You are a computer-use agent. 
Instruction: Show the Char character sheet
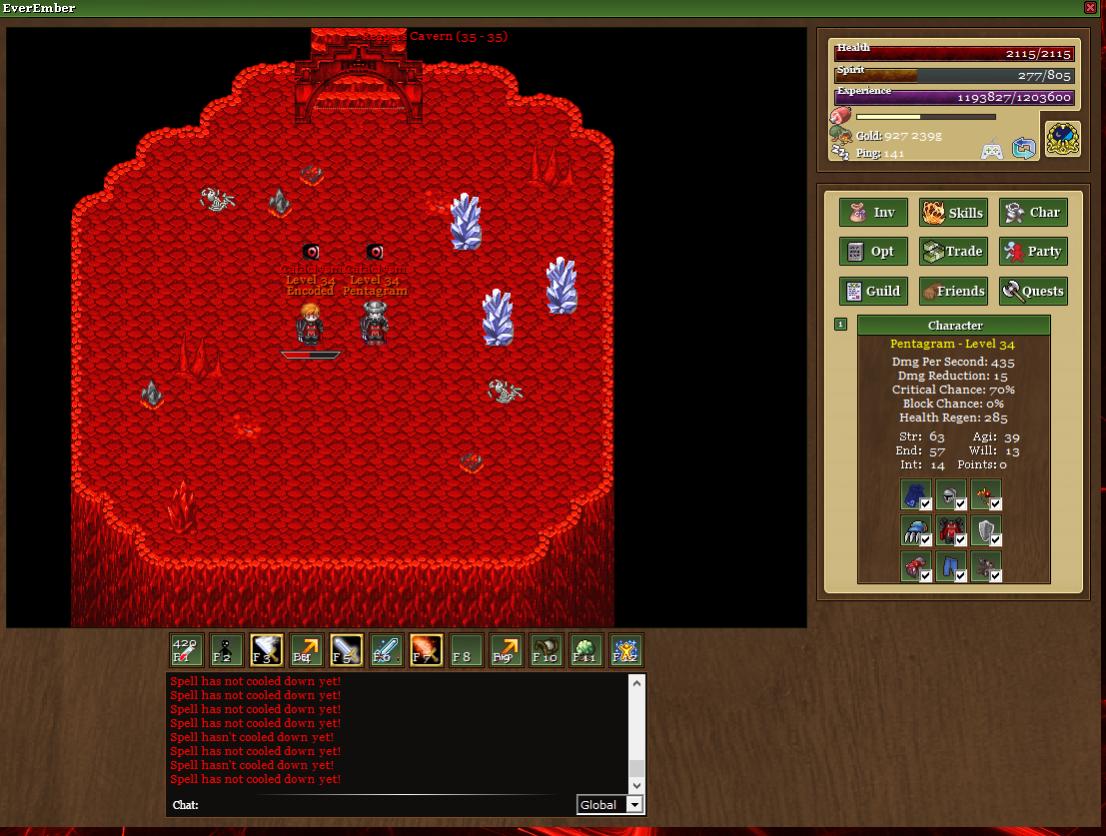[x=1033, y=212]
